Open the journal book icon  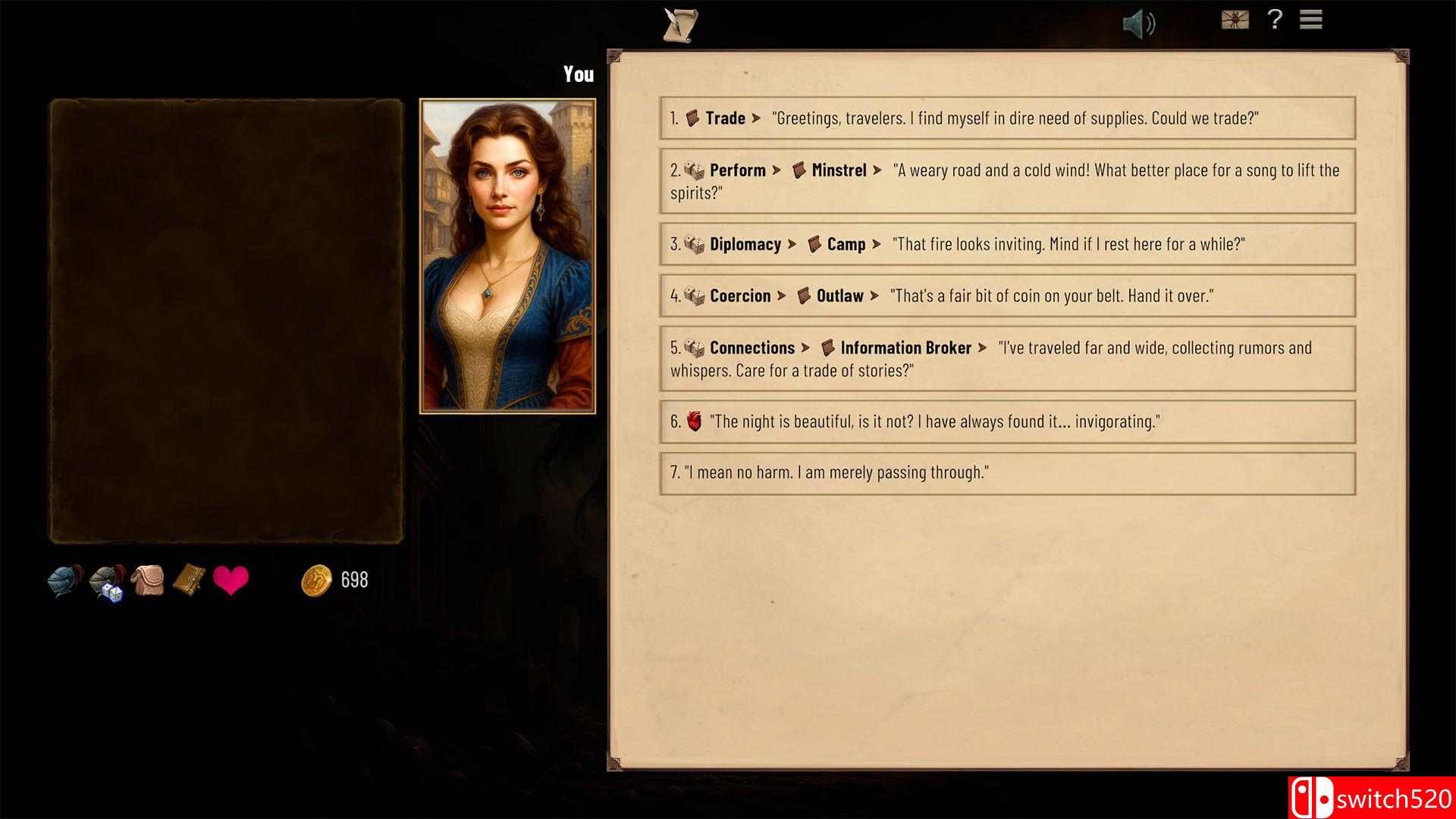click(190, 580)
